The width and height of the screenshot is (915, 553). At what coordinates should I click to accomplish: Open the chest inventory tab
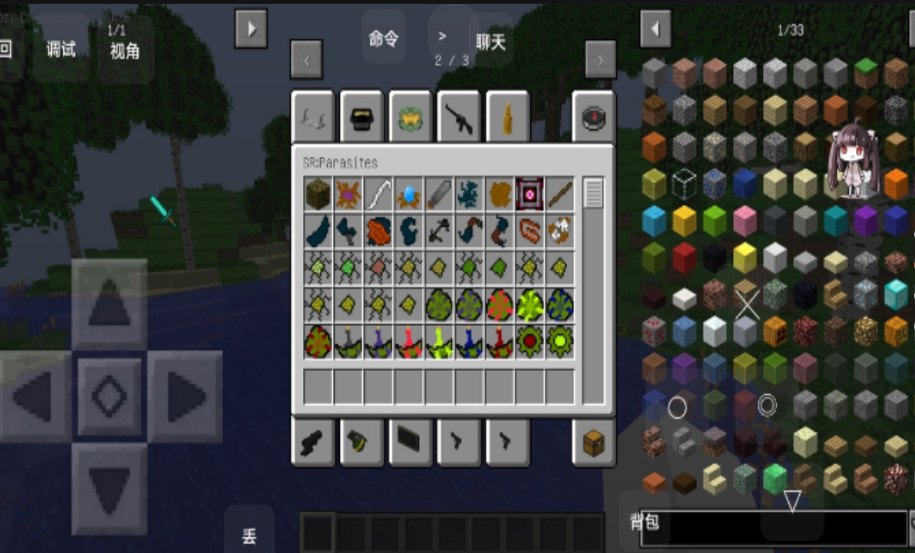tap(593, 442)
